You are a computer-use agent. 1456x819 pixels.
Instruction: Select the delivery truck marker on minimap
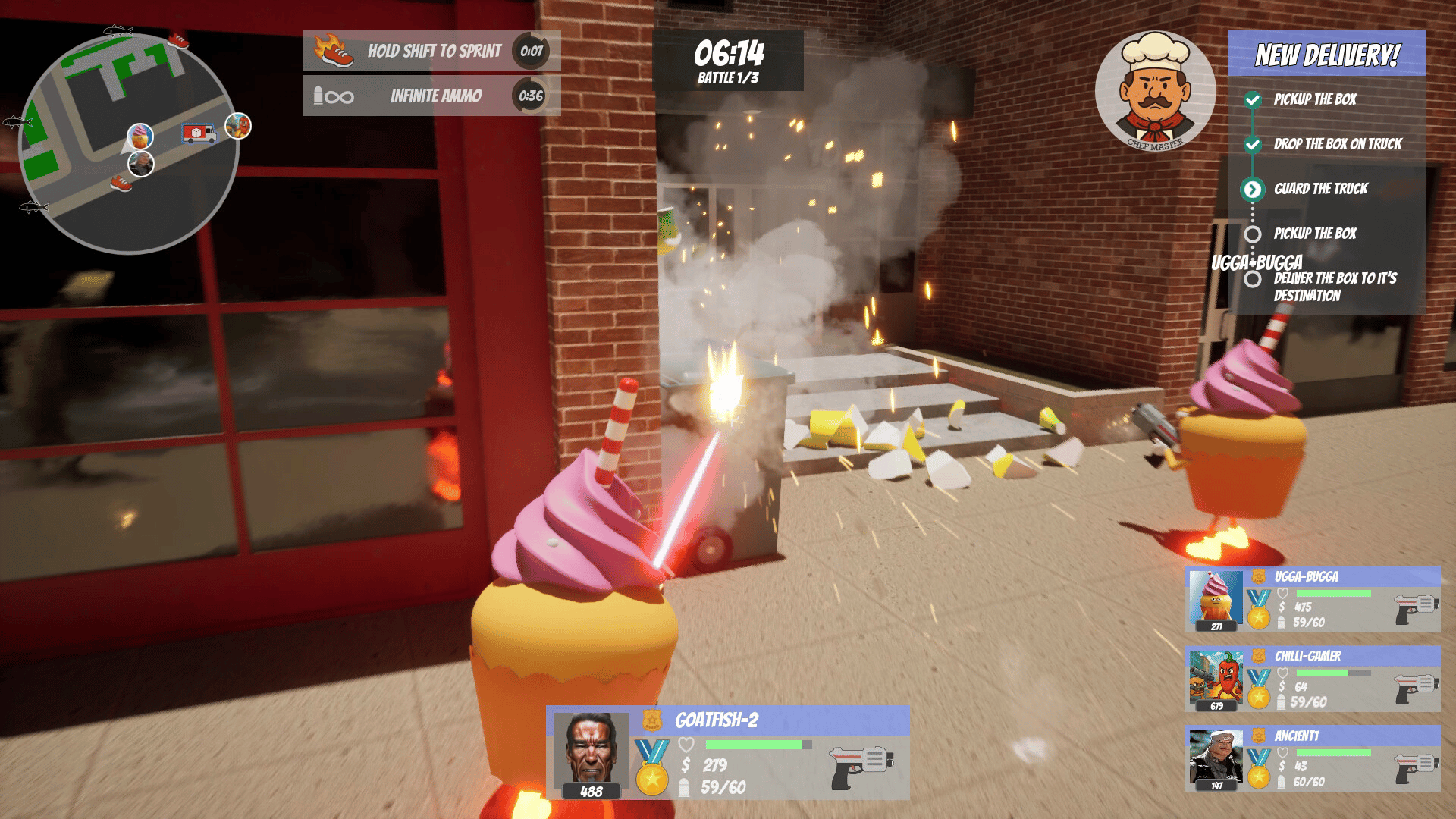coord(199,133)
